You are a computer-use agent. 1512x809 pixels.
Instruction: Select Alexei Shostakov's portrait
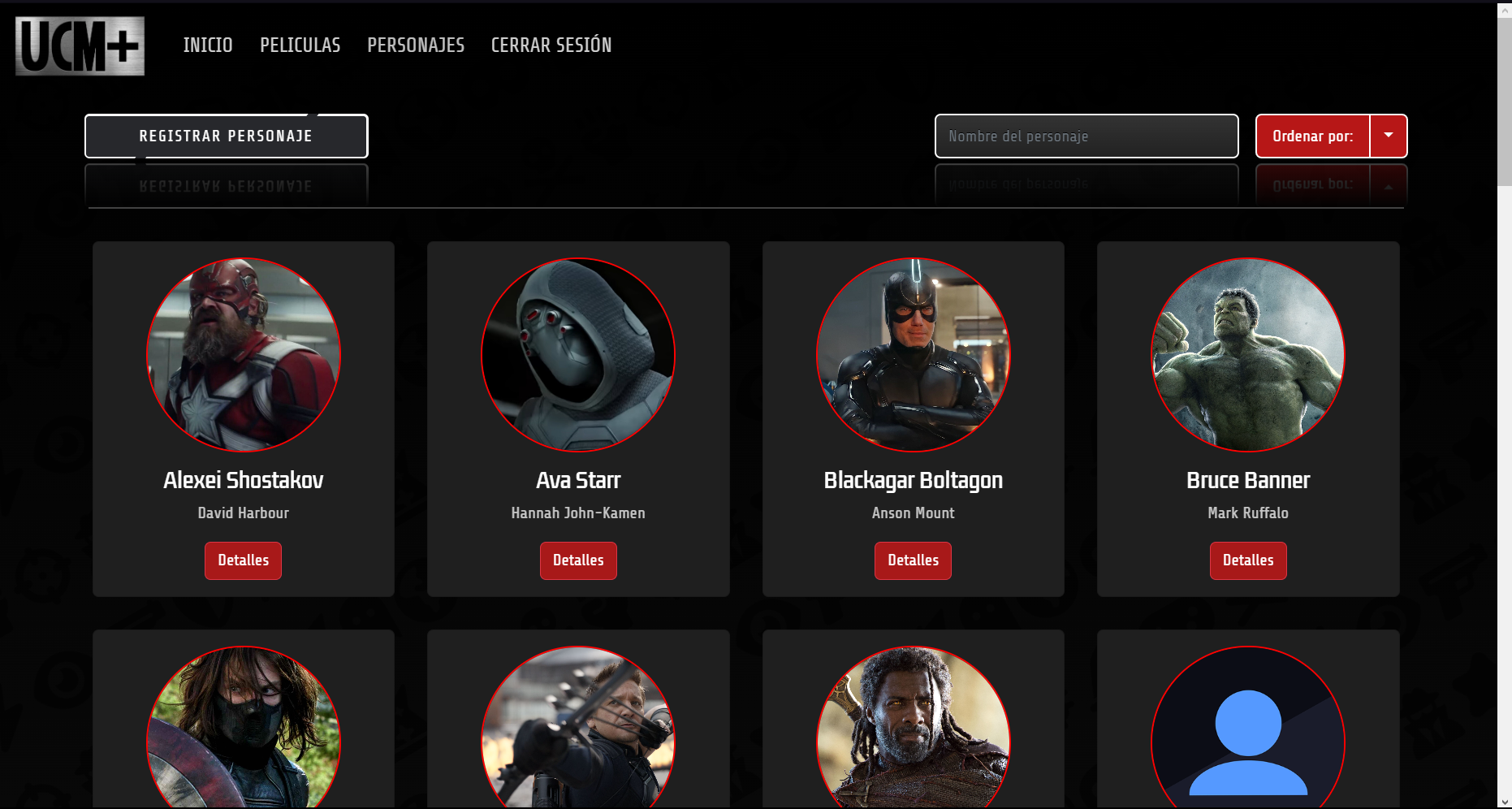click(x=244, y=355)
